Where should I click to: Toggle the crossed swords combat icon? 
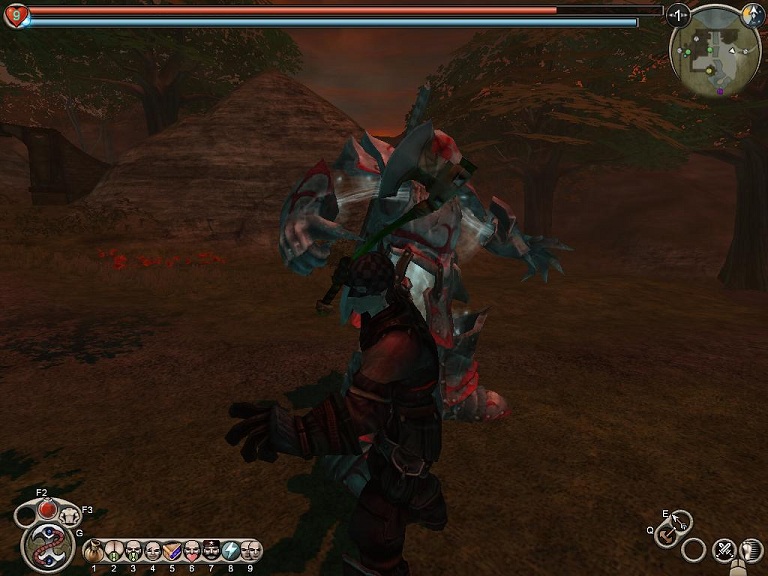(723, 549)
